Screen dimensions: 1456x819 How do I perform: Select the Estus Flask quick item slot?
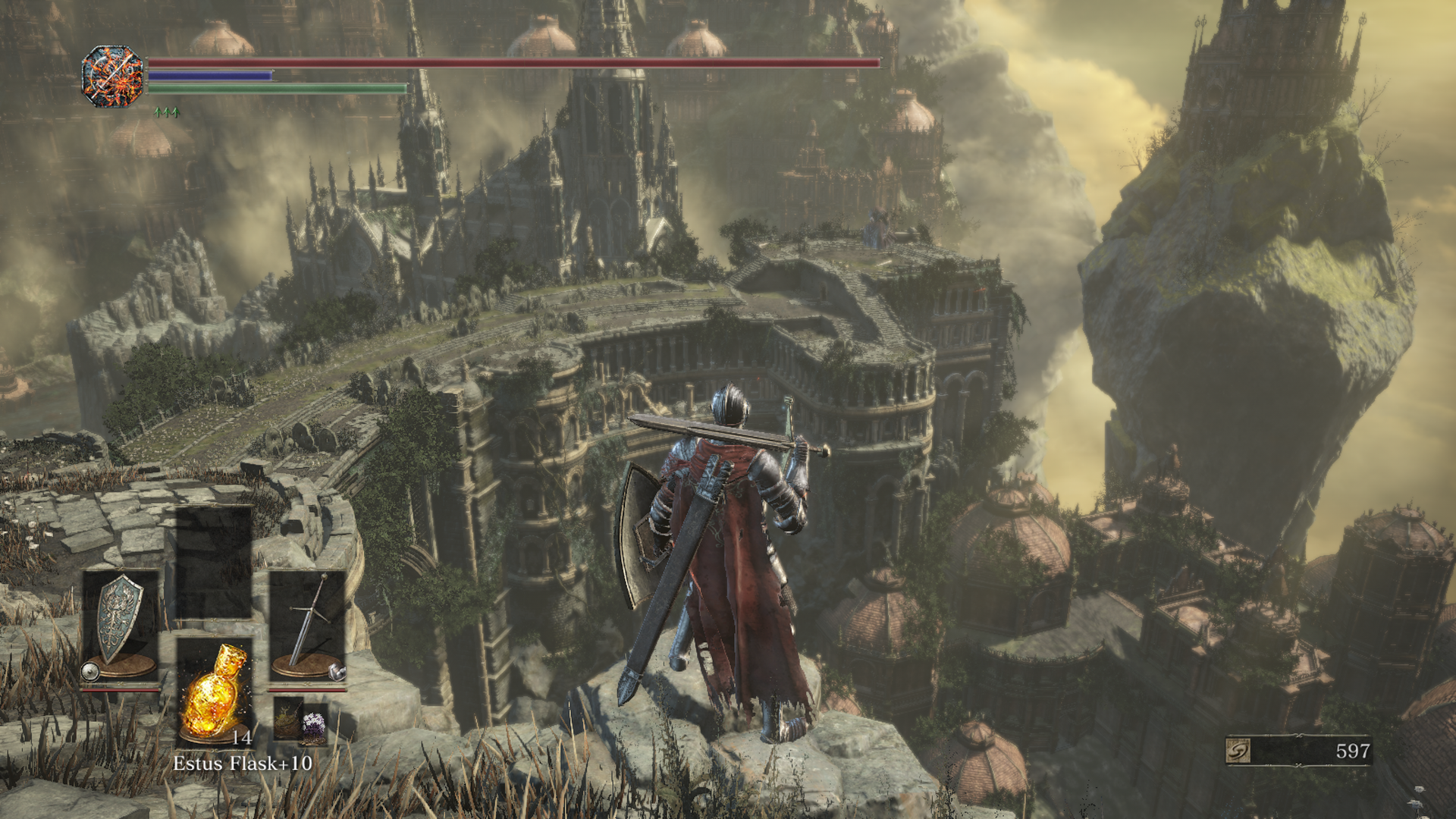215,692
